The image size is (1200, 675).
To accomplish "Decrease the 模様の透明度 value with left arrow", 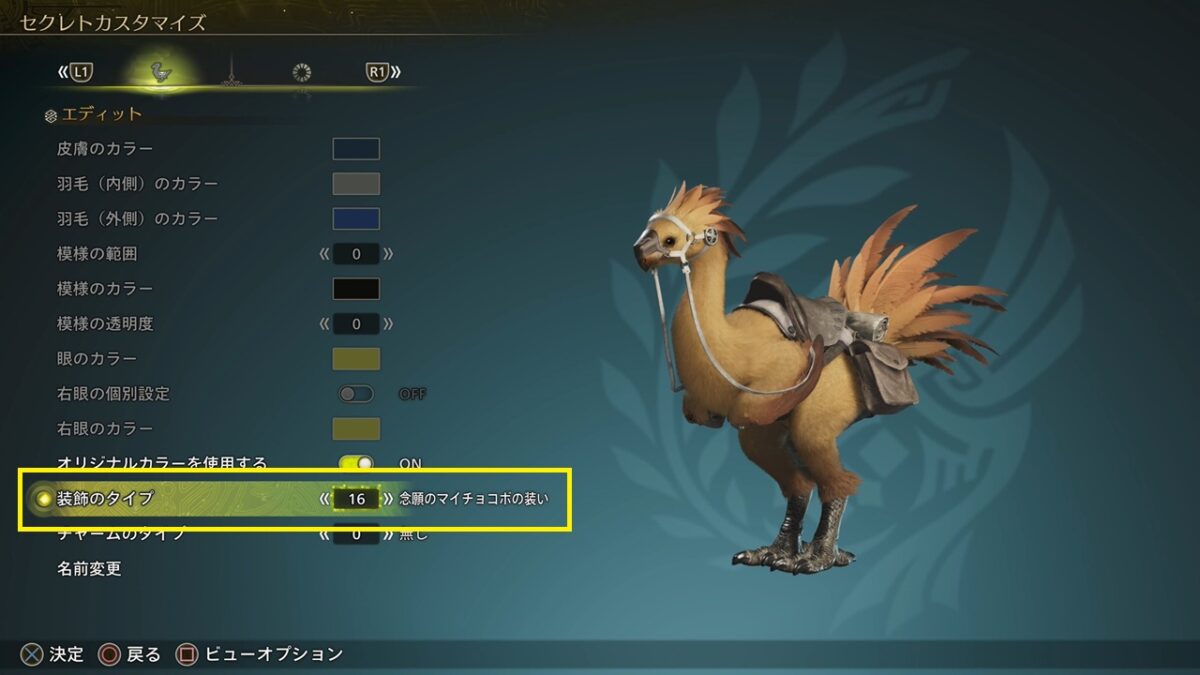I will click(324, 324).
